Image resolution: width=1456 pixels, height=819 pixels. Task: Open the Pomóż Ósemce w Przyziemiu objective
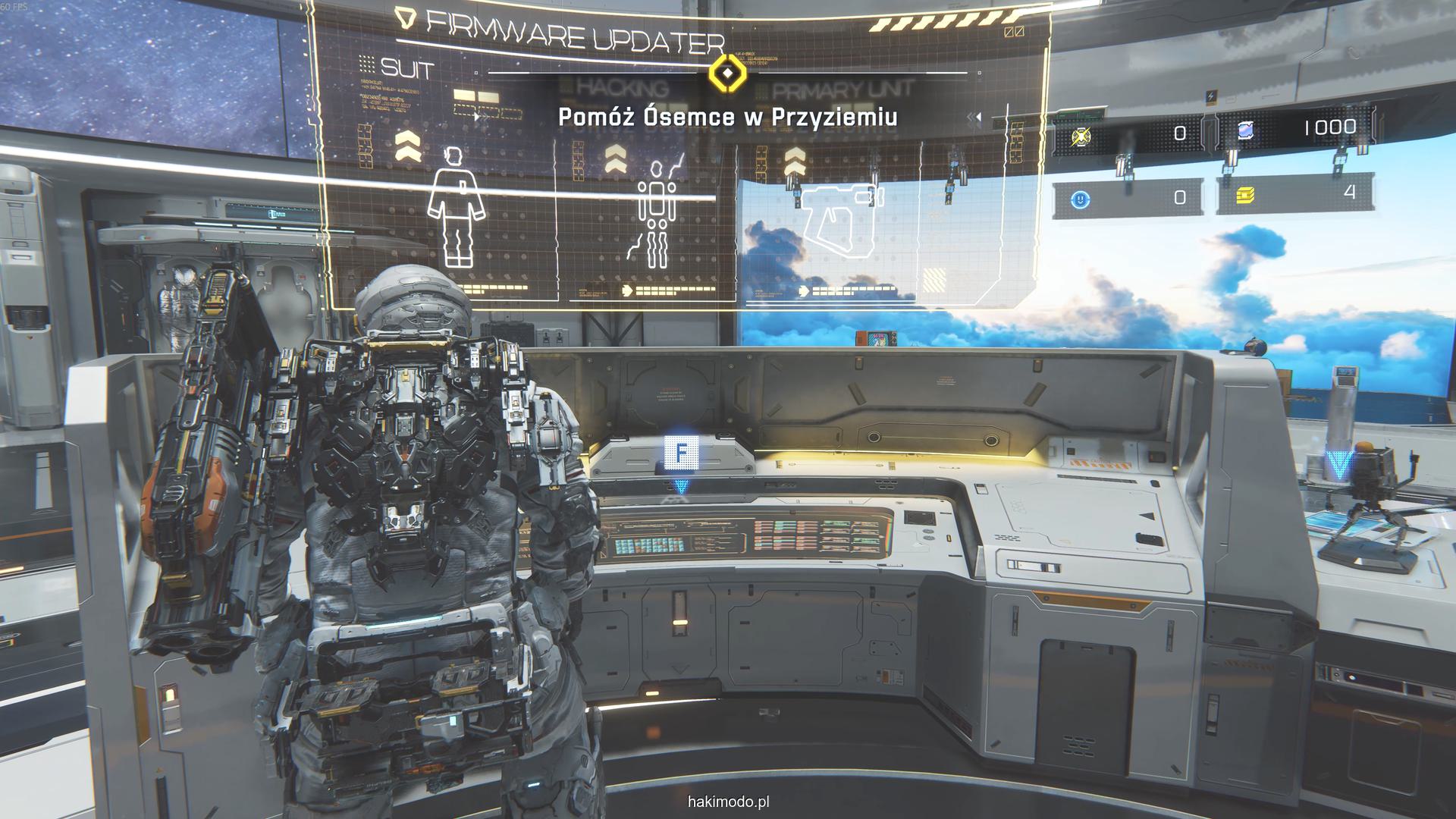click(728, 118)
